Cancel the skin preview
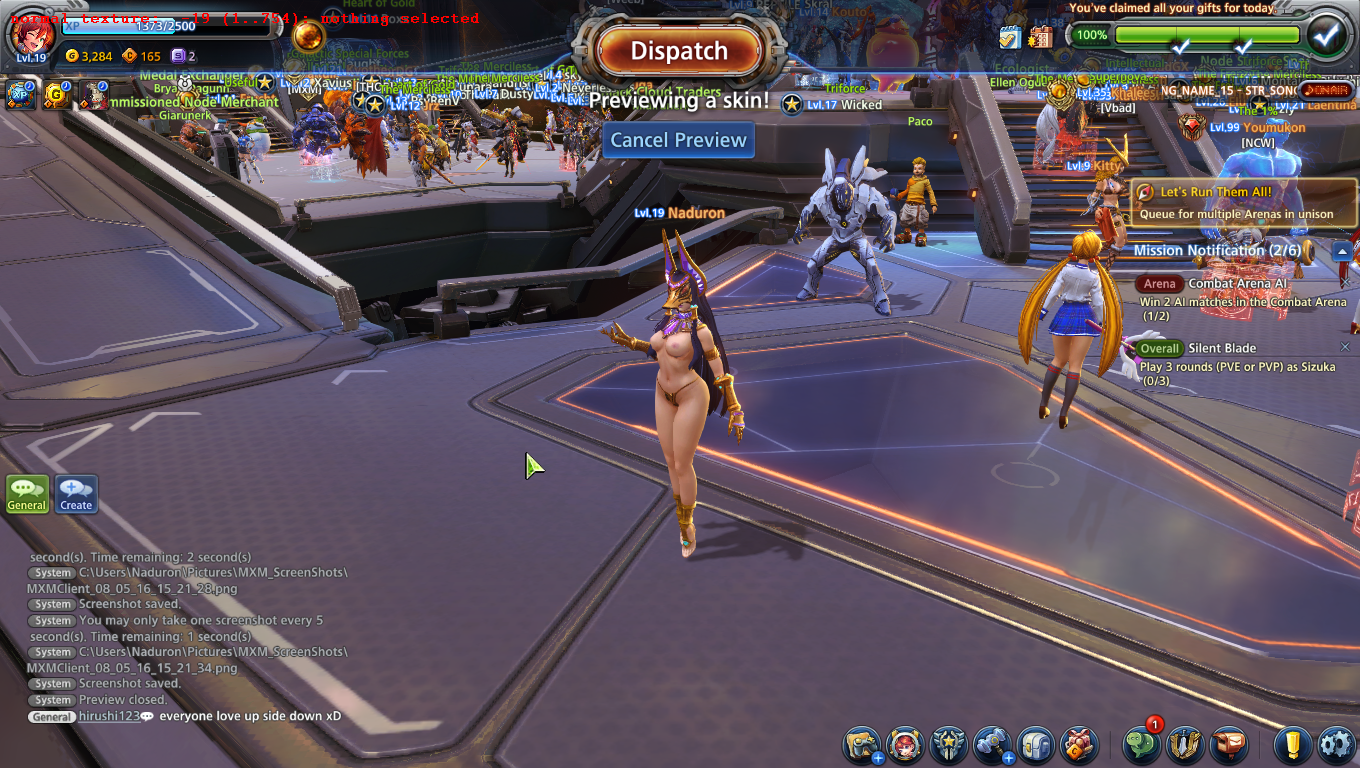Viewport: 1360px width, 768px height. pyautogui.click(x=679, y=140)
